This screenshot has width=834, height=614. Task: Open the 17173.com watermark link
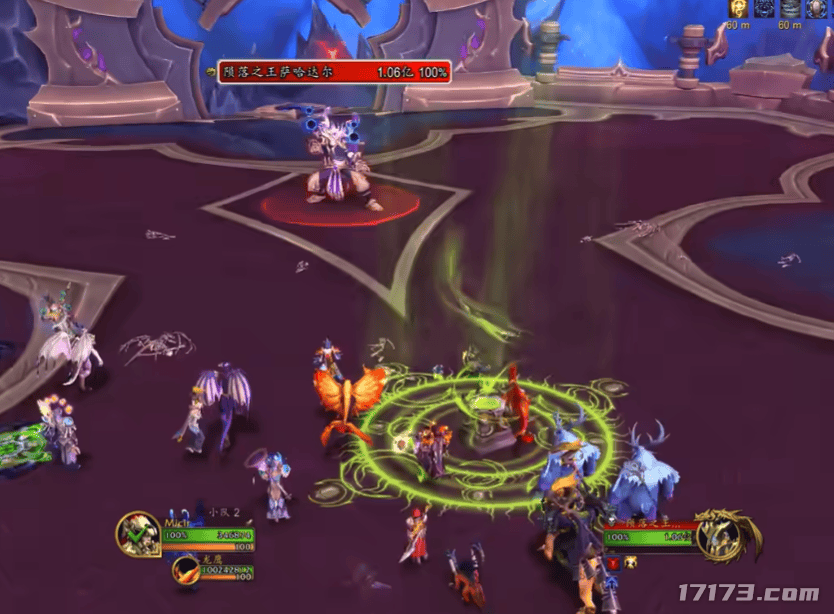pyautogui.click(x=750, y=592)
